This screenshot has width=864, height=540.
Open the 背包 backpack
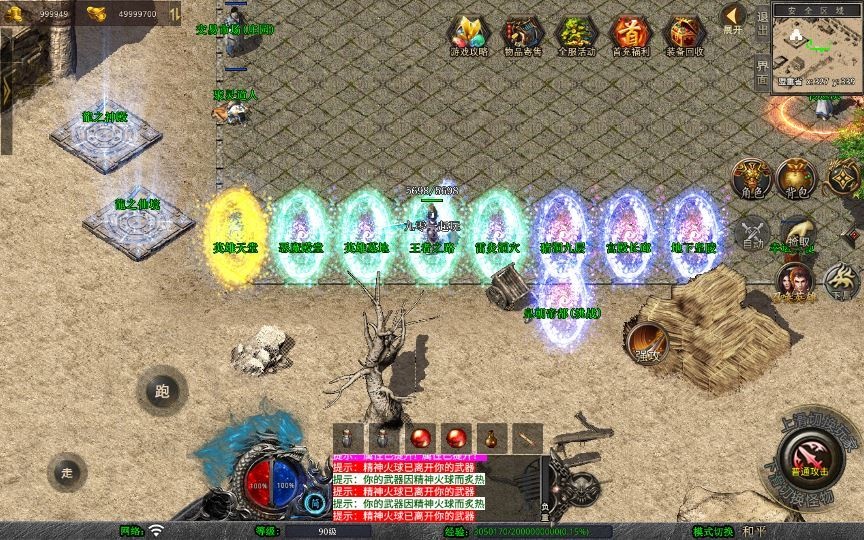(x=797, y=177)
